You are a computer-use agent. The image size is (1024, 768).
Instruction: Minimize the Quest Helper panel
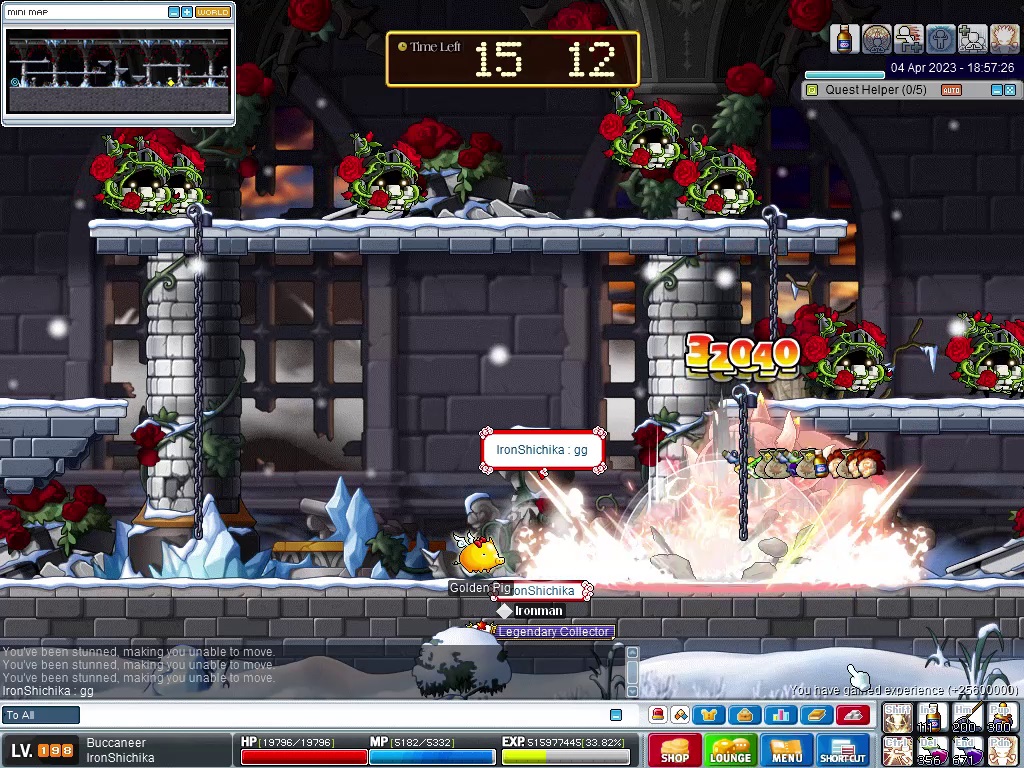[x=996, y=90]
